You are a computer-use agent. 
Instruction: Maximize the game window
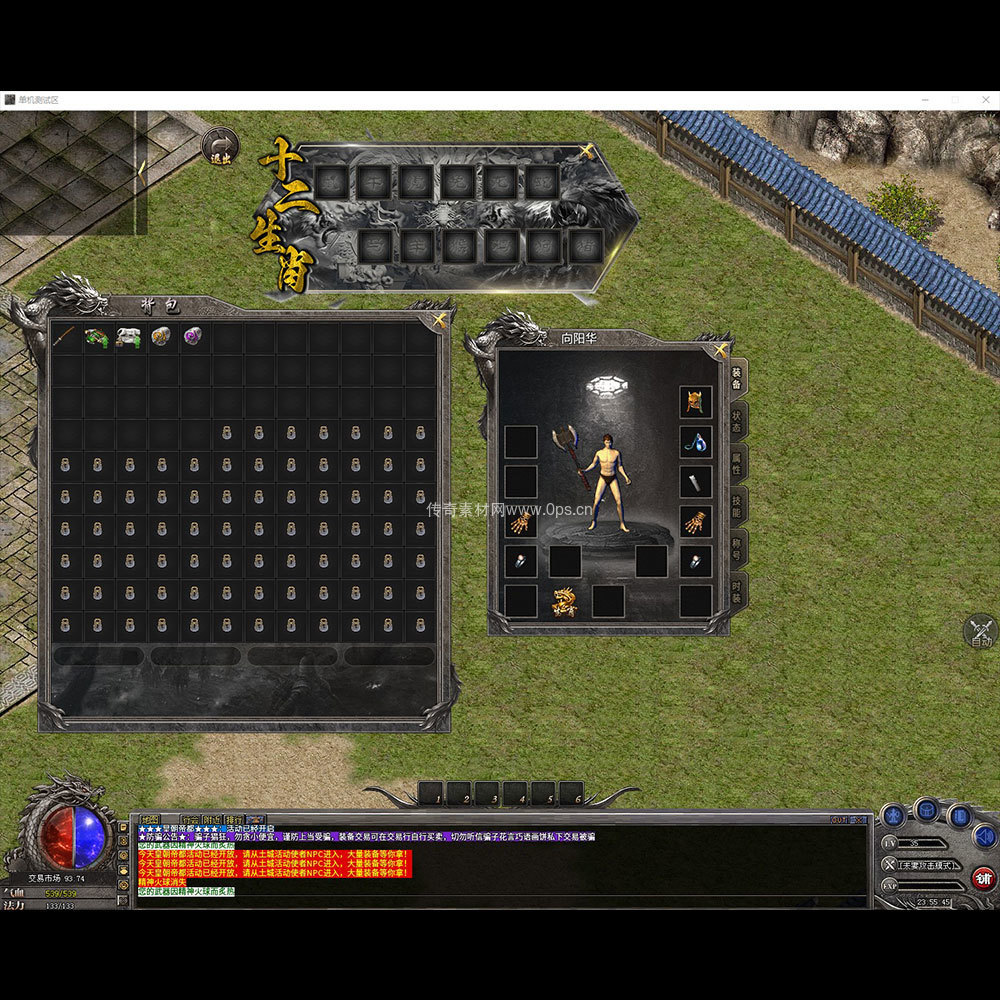tap(955, 100)
